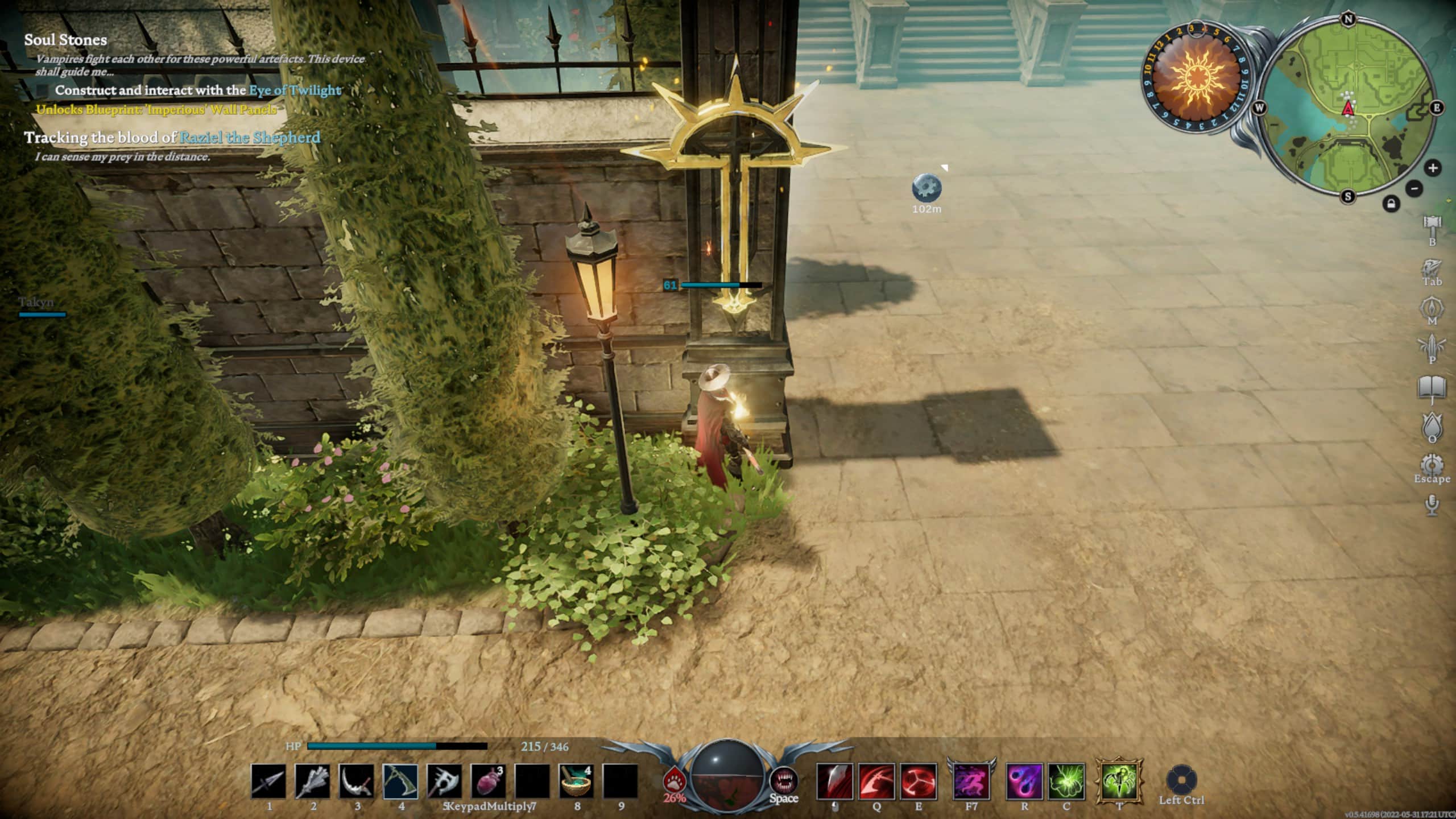Choose the spiked axe hotbar slot
This screenshot has width=1456, height=819.
444,781
